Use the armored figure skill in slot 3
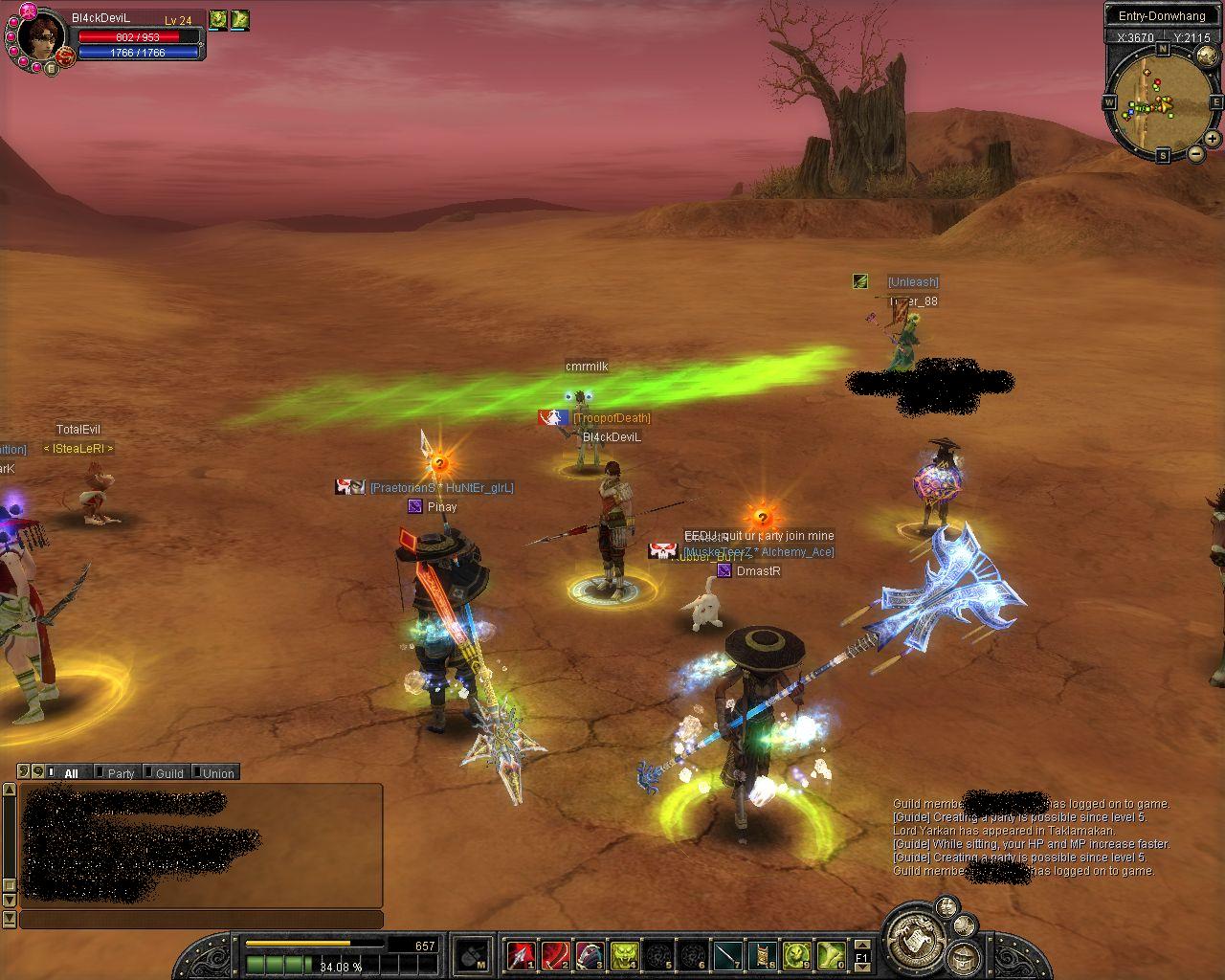1225x980 pixels. tap(590, 955)
